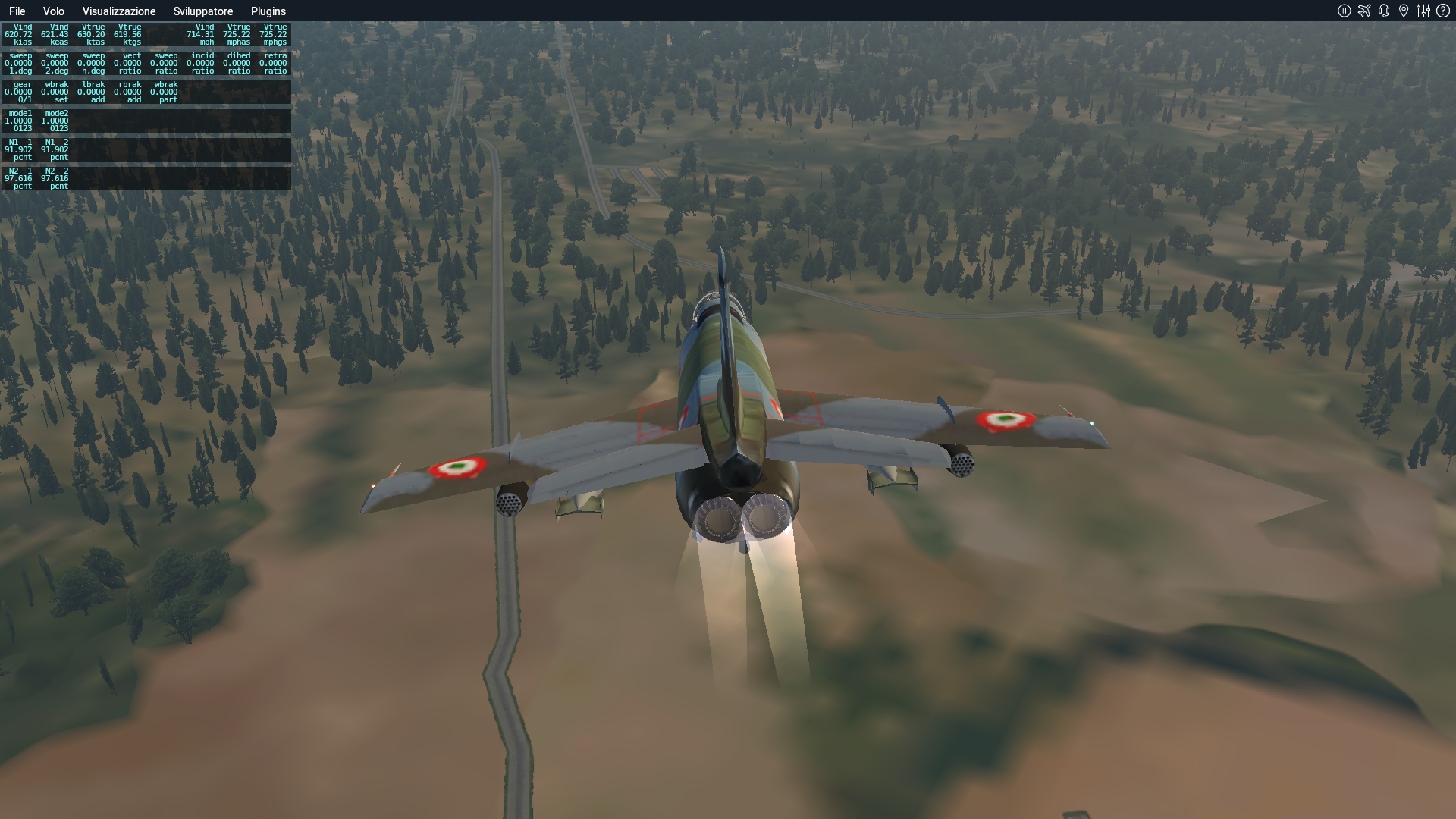Click the question mark help icon
This screenshot has width=1456, height=819.
click(x=1443, y=11)
